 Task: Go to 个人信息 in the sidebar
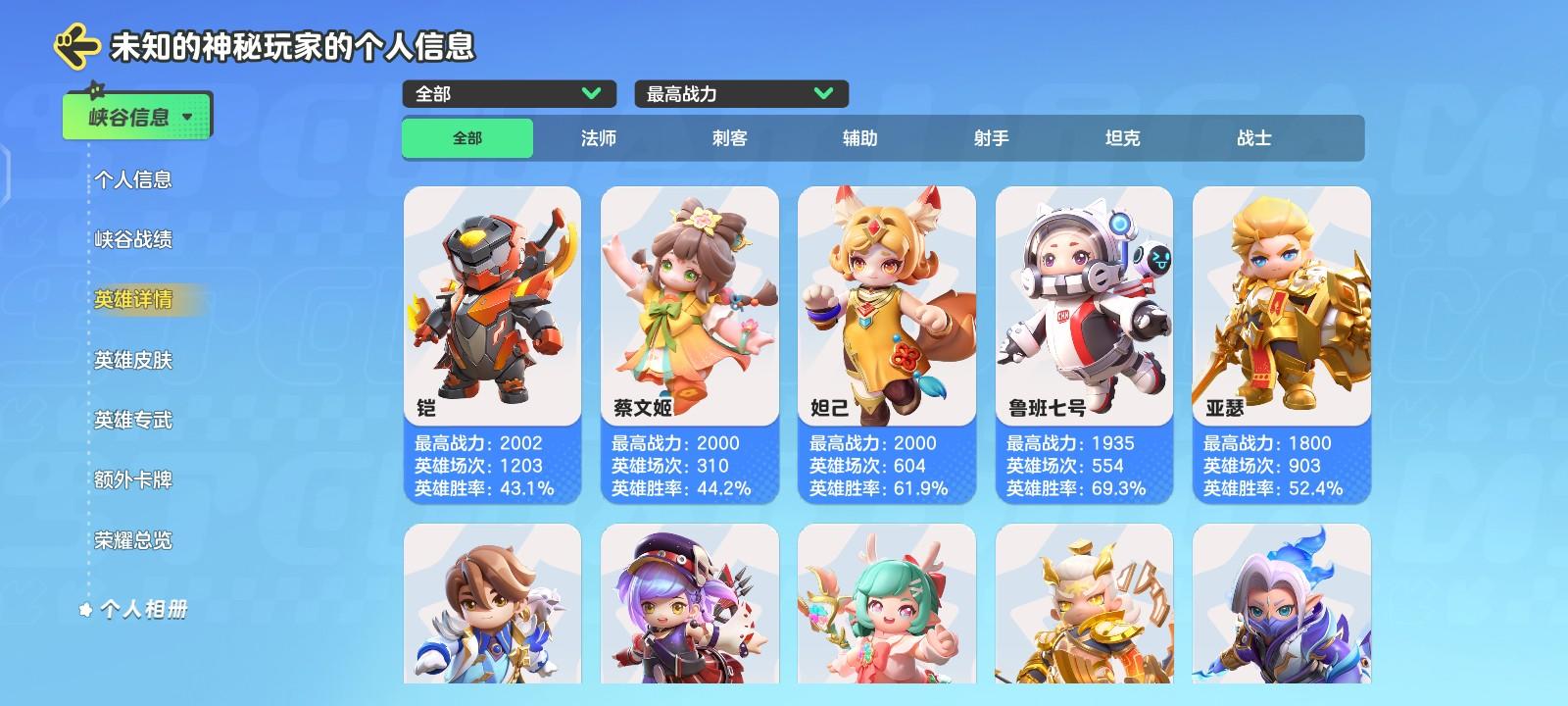pos(133,180)
